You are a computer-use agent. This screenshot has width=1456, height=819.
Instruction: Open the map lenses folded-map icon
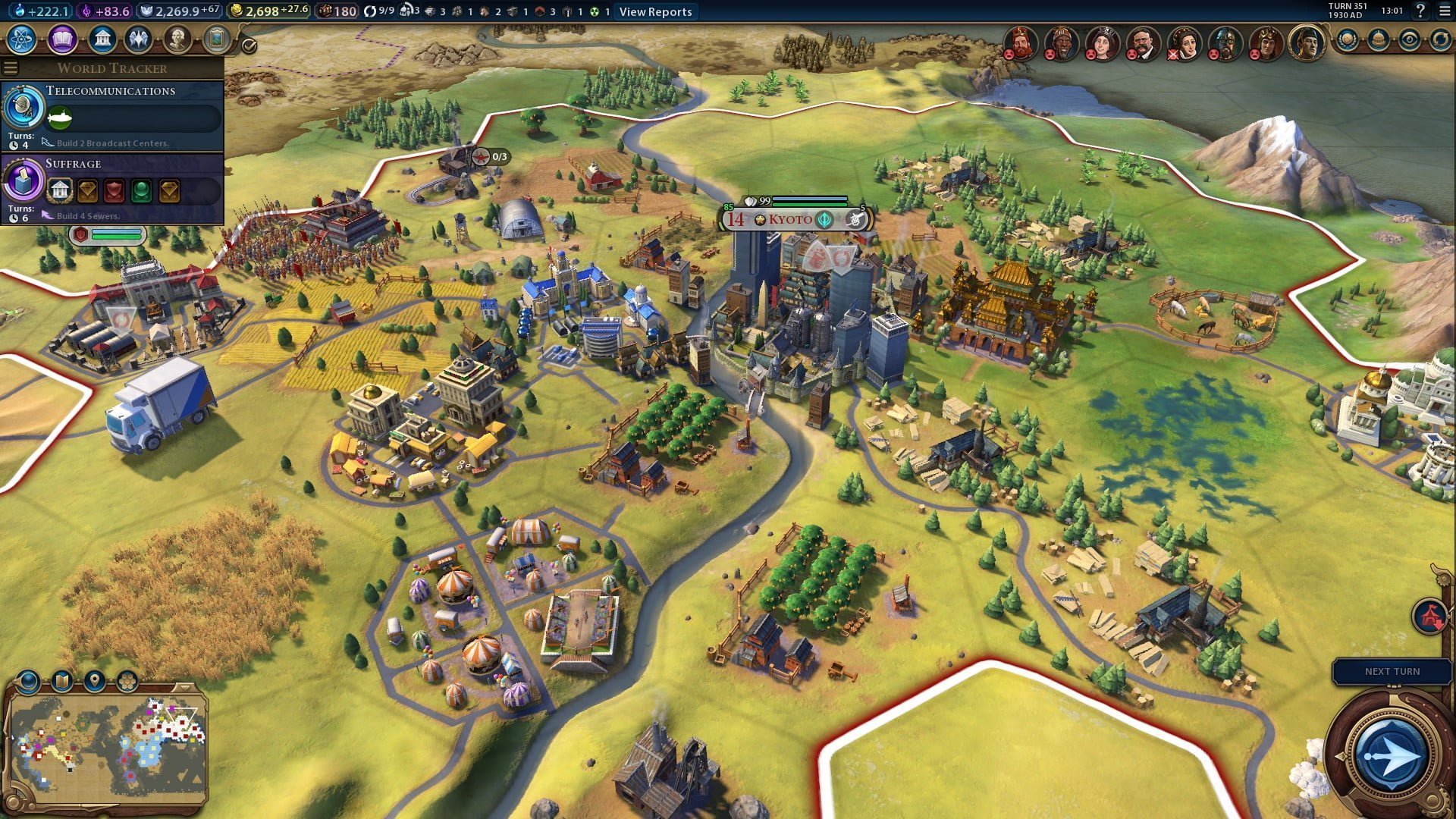pyautogui.click(x=62, y=681)
